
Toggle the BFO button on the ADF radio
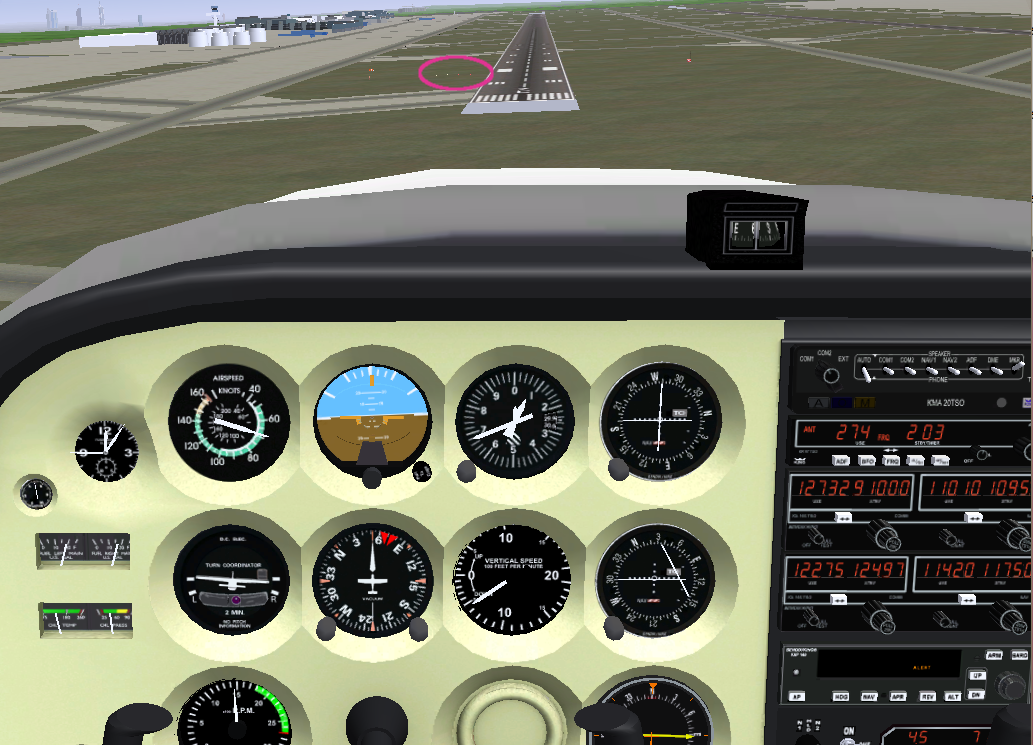click(866, 461)
